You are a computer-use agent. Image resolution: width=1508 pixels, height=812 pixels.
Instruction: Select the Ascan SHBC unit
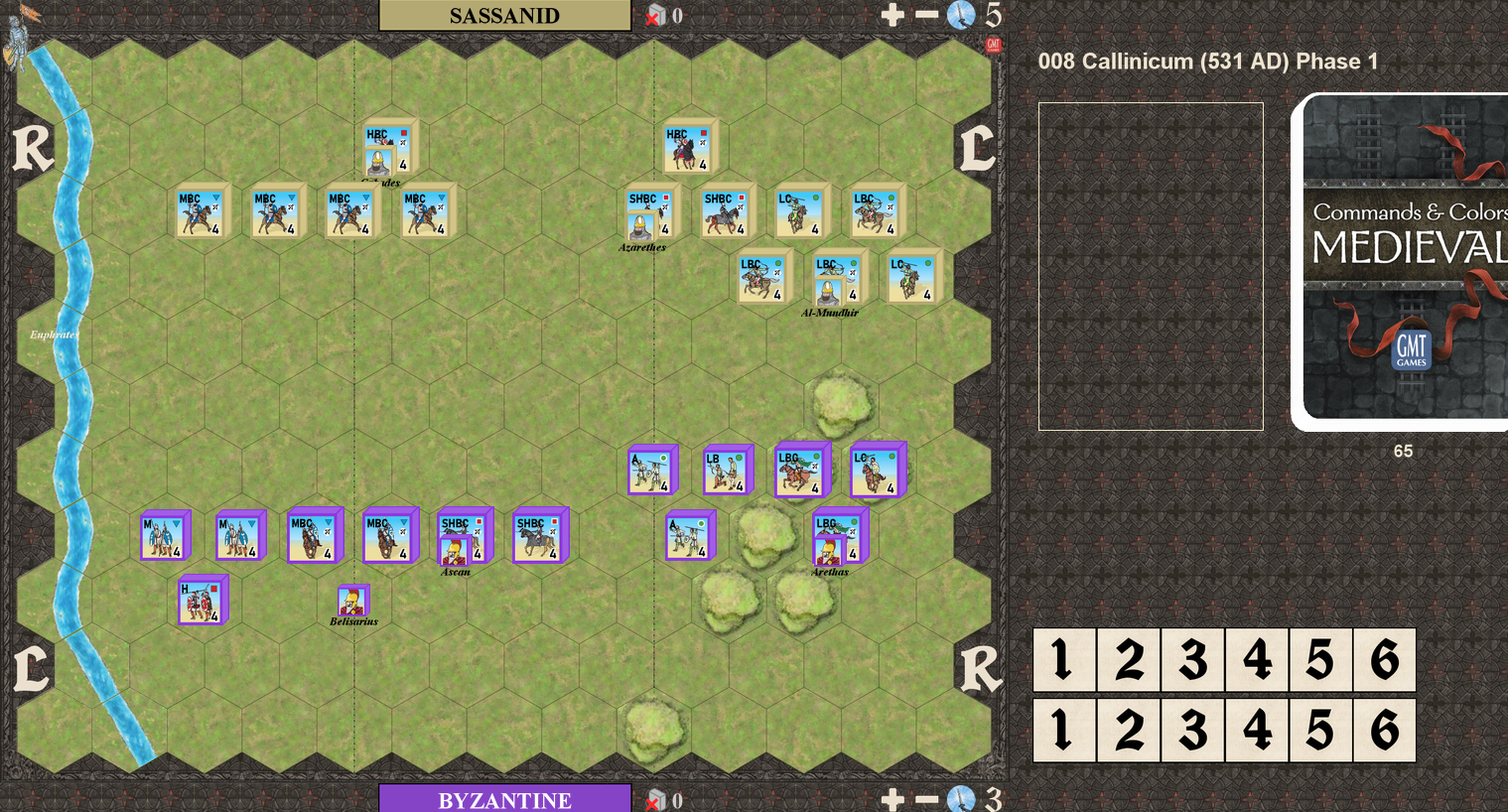462,539
